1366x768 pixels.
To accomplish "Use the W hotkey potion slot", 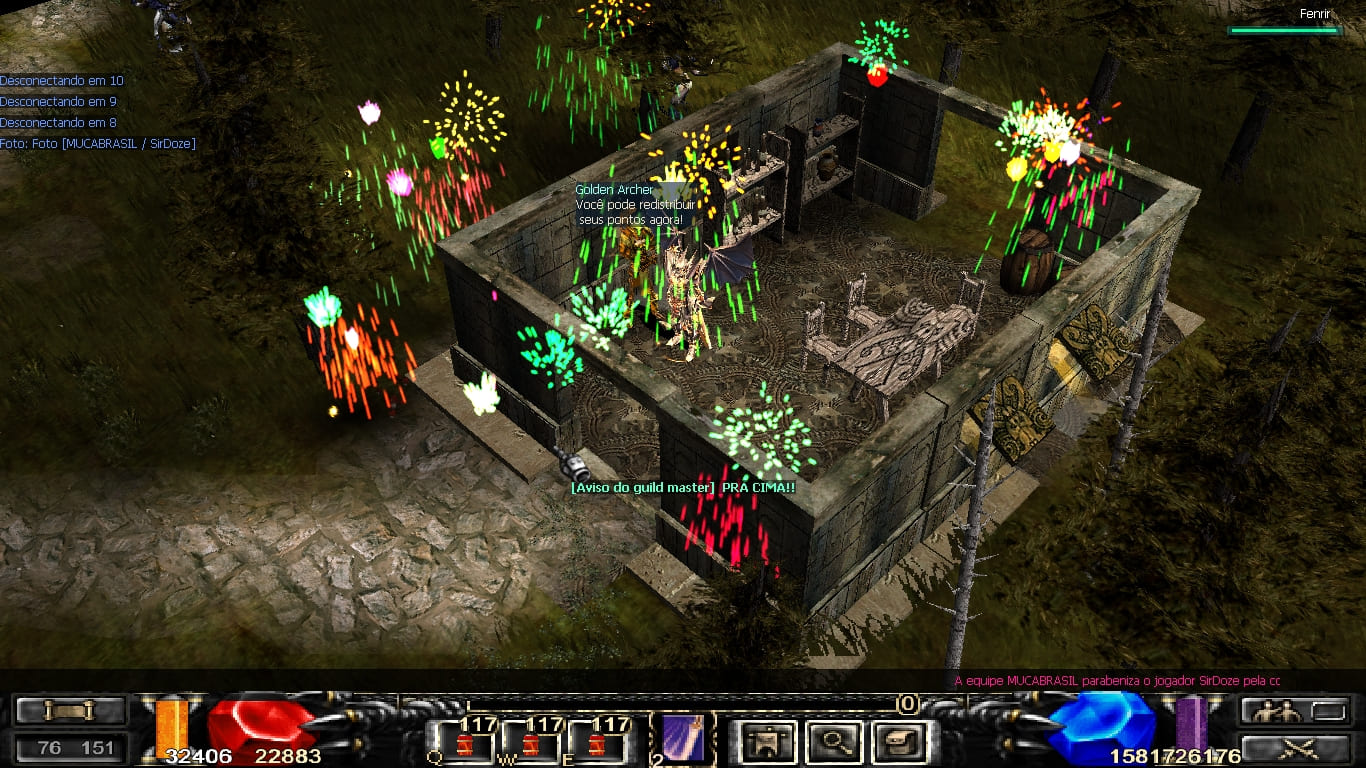I will [531, 742].
